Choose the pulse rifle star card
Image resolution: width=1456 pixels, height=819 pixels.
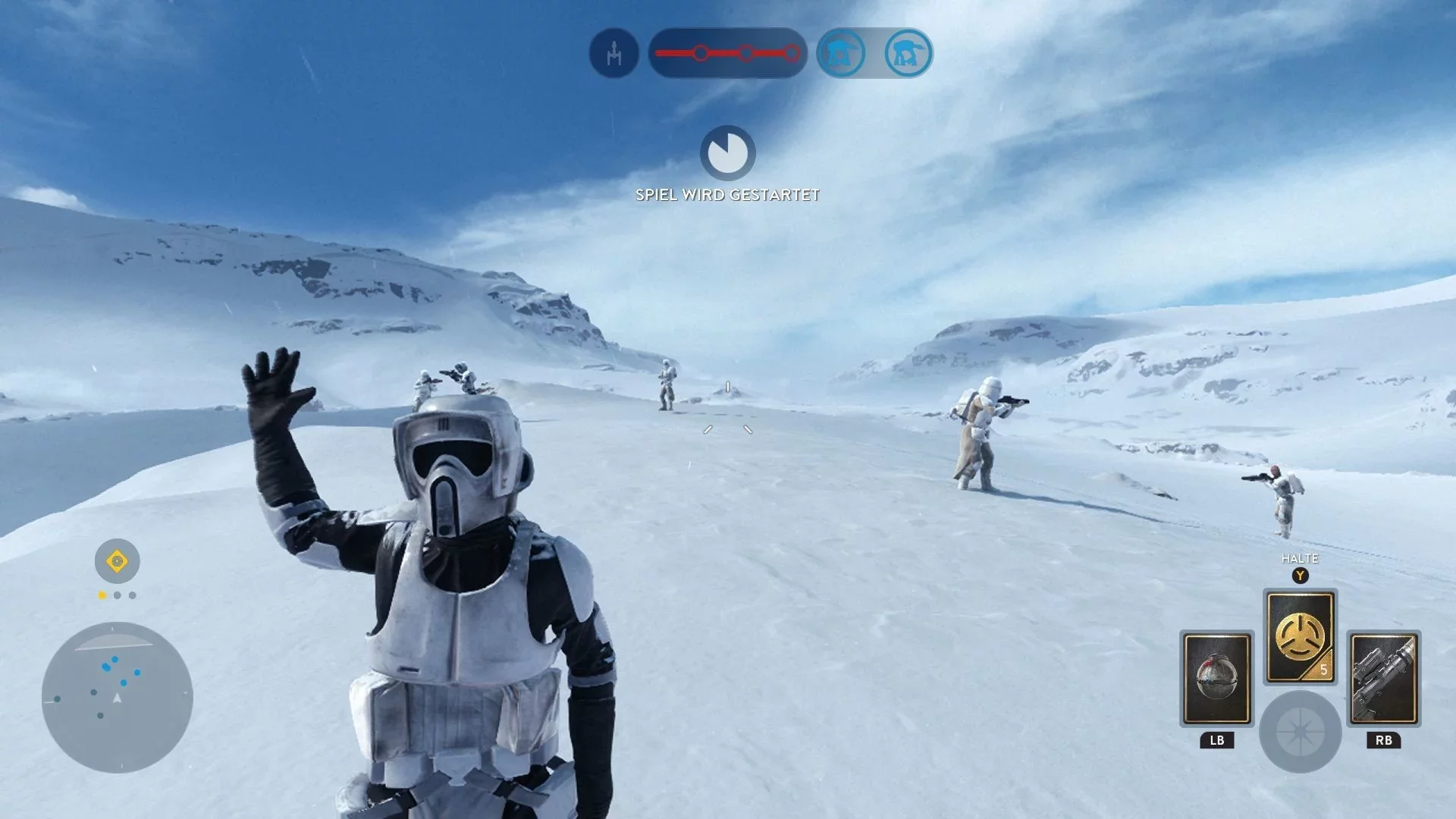point(1383,679)
